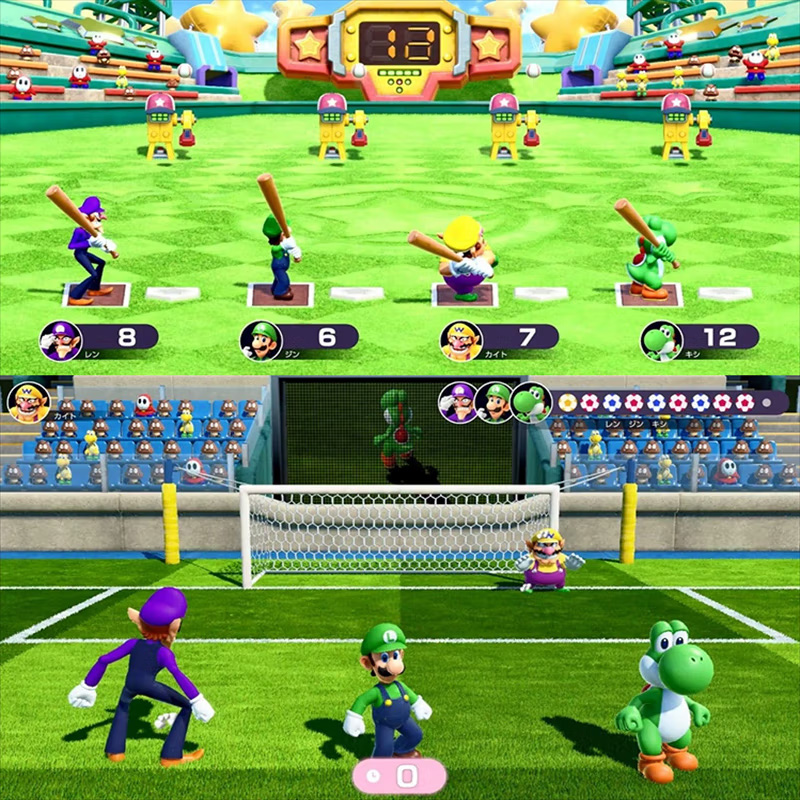Click Wario's portrait beside the score 7
The width and height of the screenshot is (800, 800).
[x=461, y=341]
